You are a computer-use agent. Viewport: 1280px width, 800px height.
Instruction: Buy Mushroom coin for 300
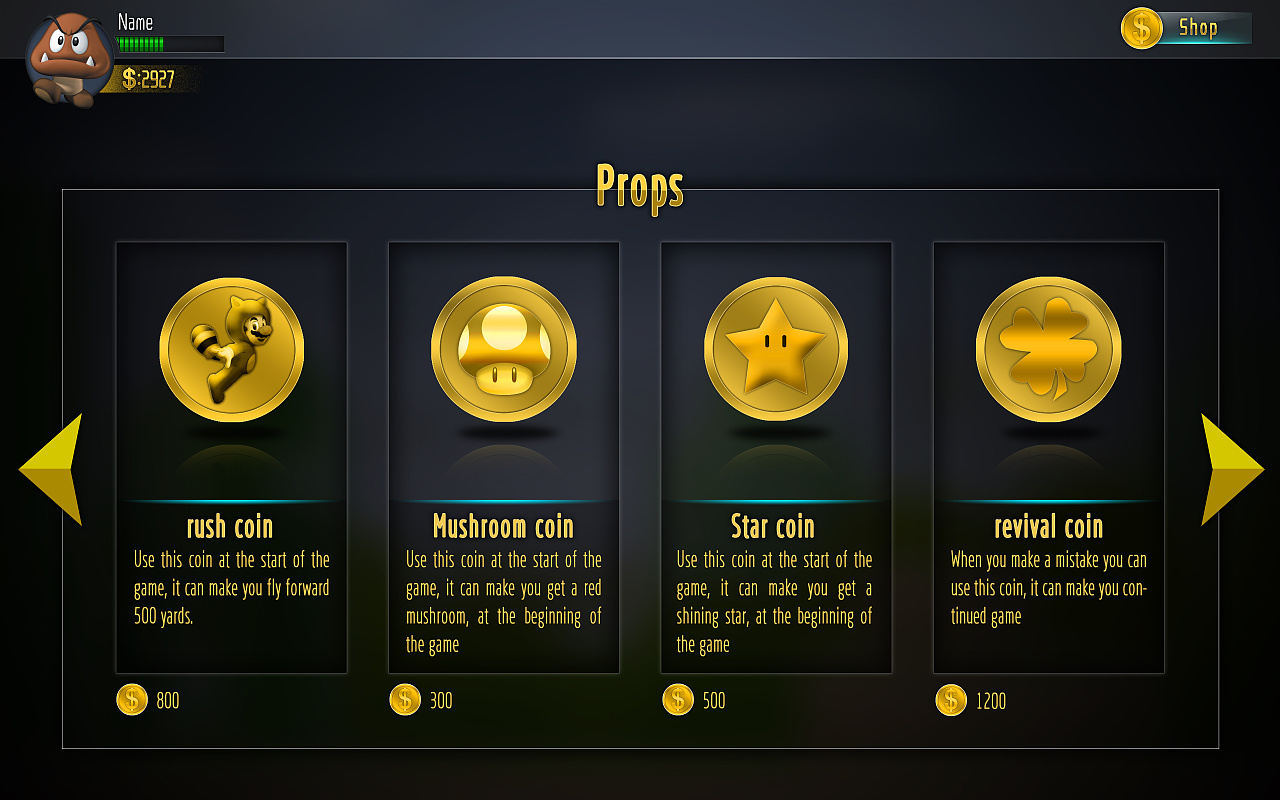coord(421,700)
